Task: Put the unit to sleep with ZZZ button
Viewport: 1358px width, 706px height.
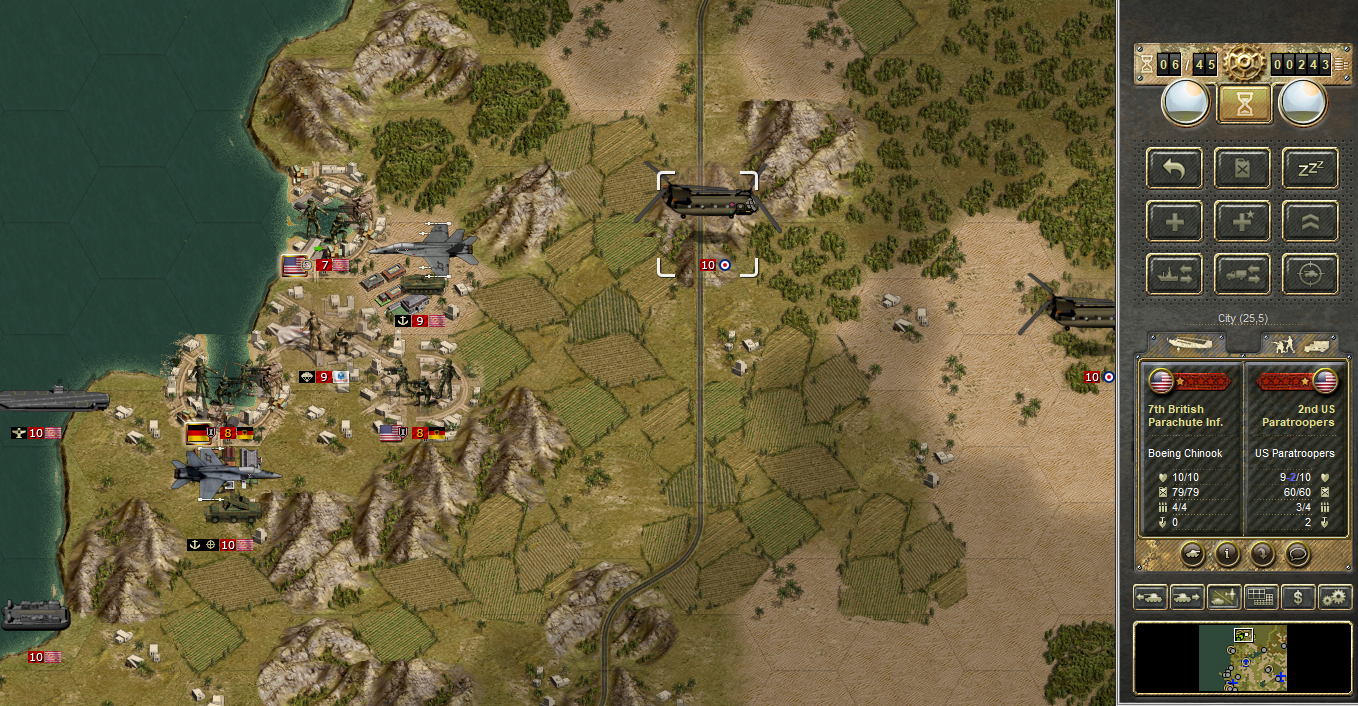Action: coord(1310,168)
